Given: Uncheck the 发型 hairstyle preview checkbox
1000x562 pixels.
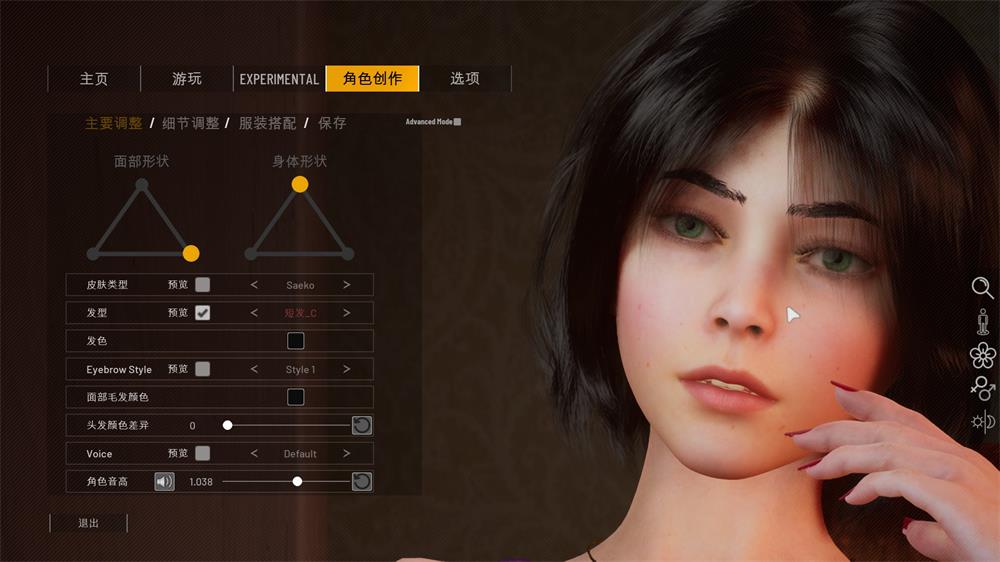Looking at the screenshot, I should click(x=203, y=313).
